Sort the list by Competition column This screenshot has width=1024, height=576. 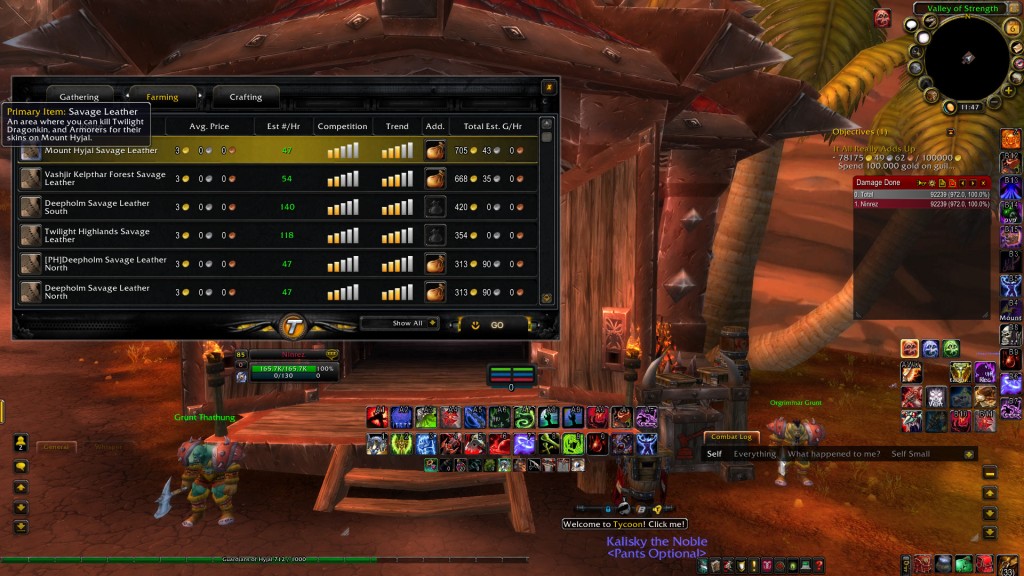coord(342,127)
